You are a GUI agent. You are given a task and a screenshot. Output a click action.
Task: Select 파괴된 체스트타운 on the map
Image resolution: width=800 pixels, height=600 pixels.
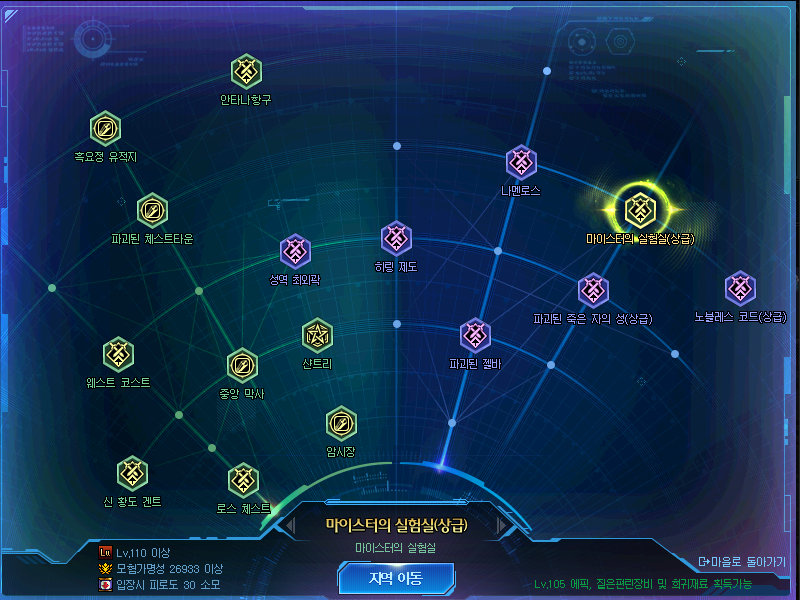point(152,211)
